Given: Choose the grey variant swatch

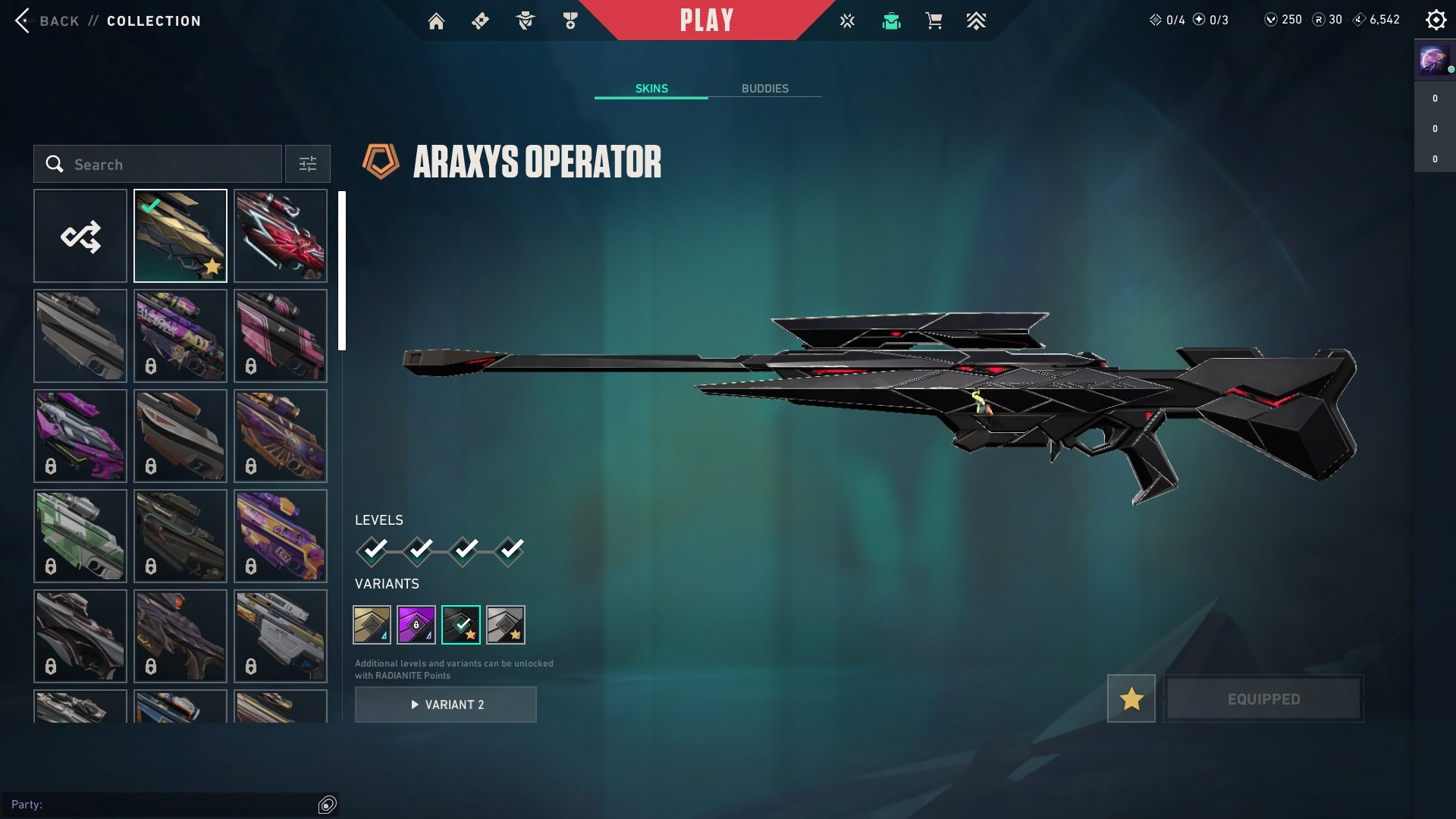Looking at the screenshot, I should [x=505, y=625].
